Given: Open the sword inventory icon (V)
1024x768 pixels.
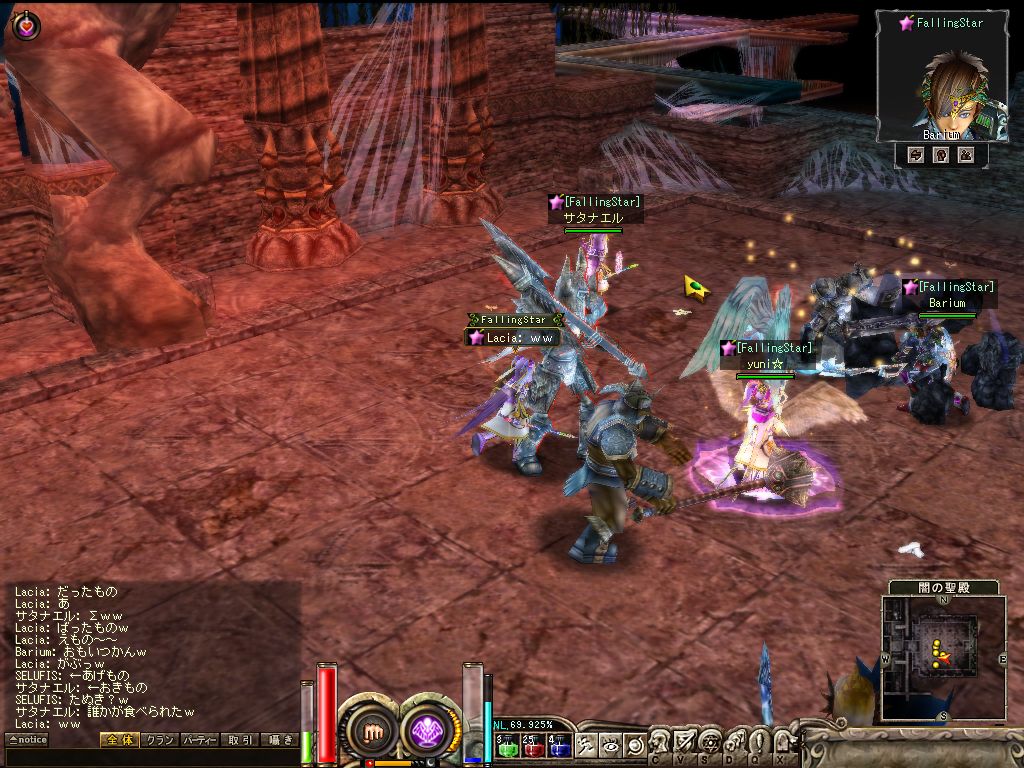Looking at the screenshot, I should click(x=684, y=742).
